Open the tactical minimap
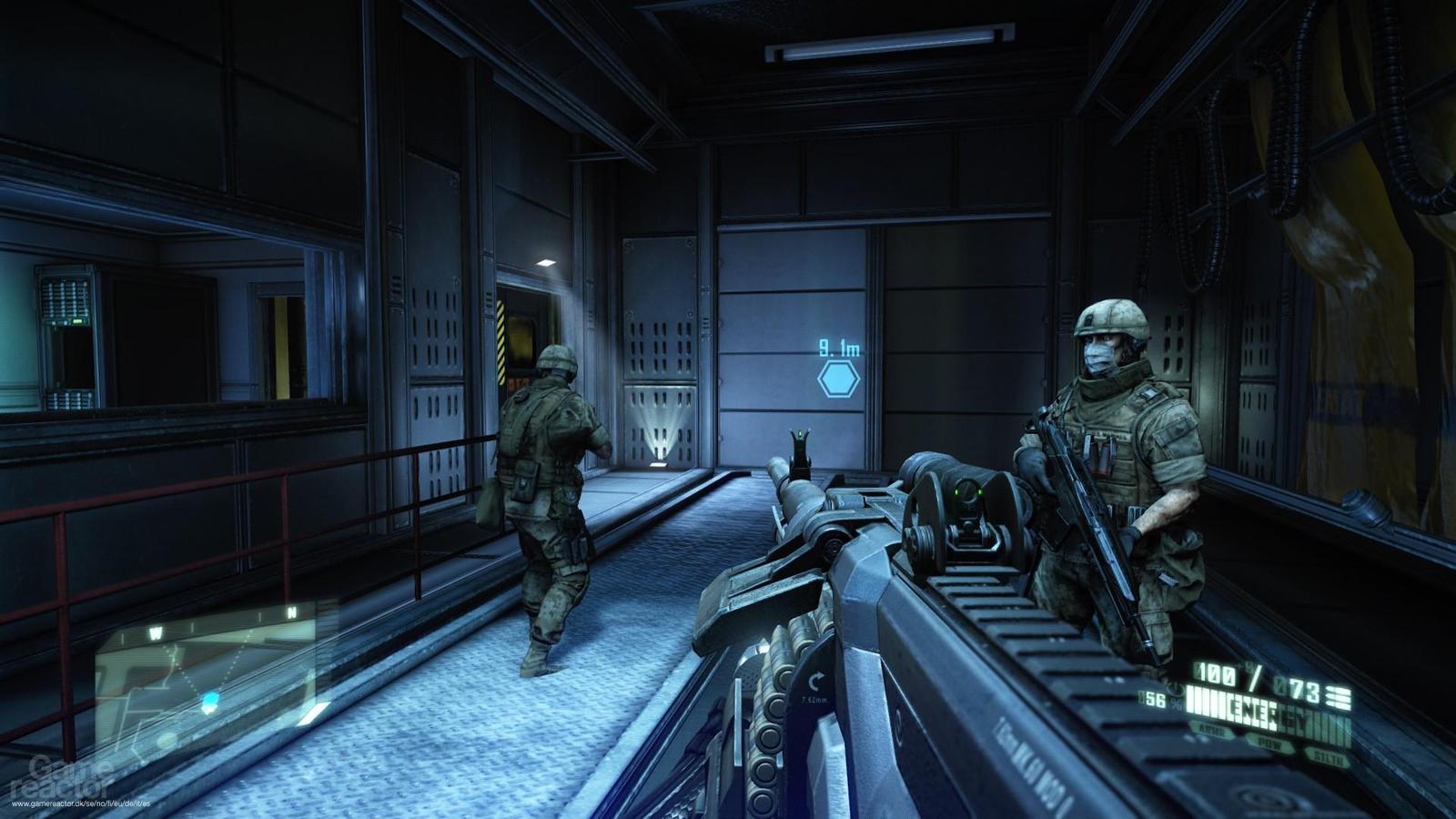Viewport: 1456px width, 819px height. (211, 673)
